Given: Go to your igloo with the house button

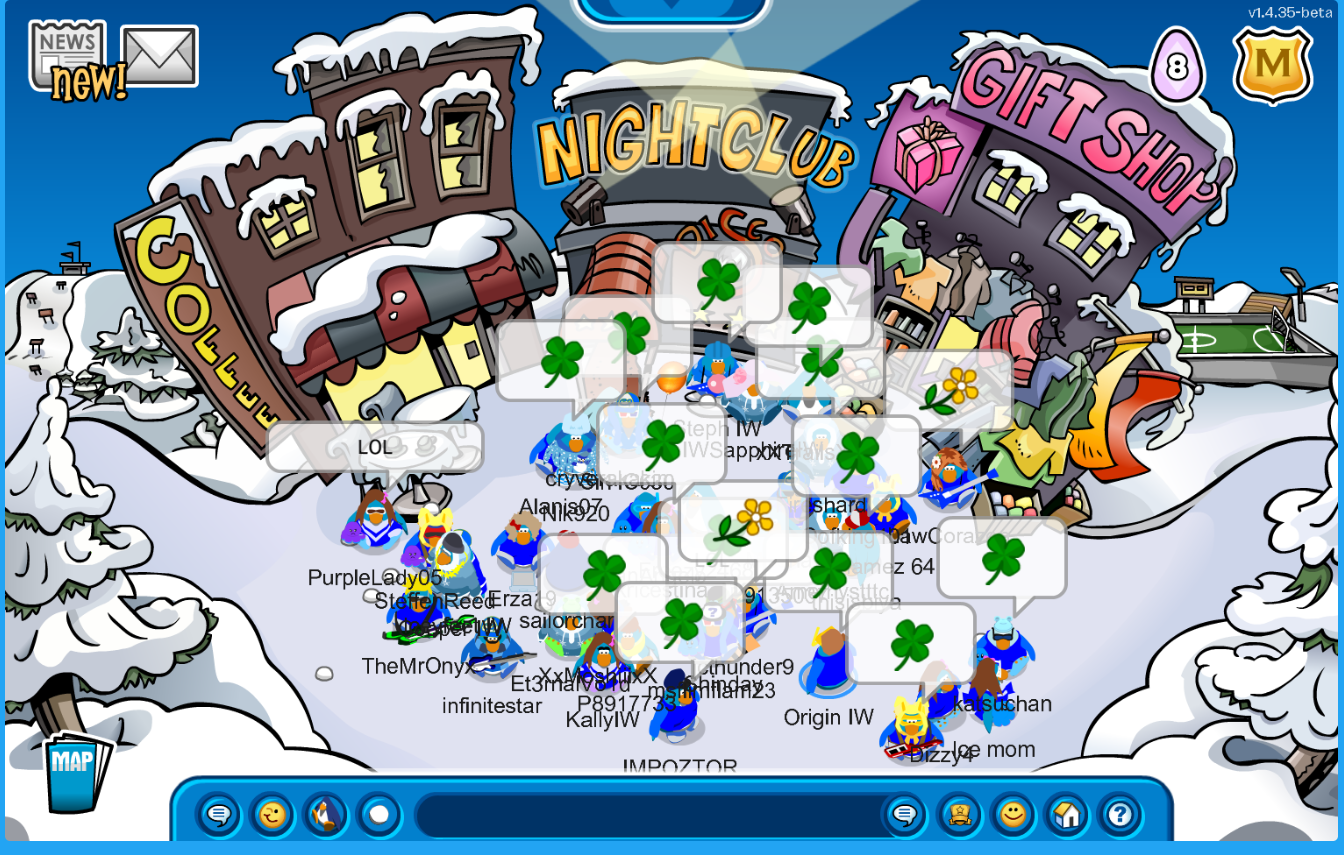Looking at the screenshot, I should (x=1066, y=815).
